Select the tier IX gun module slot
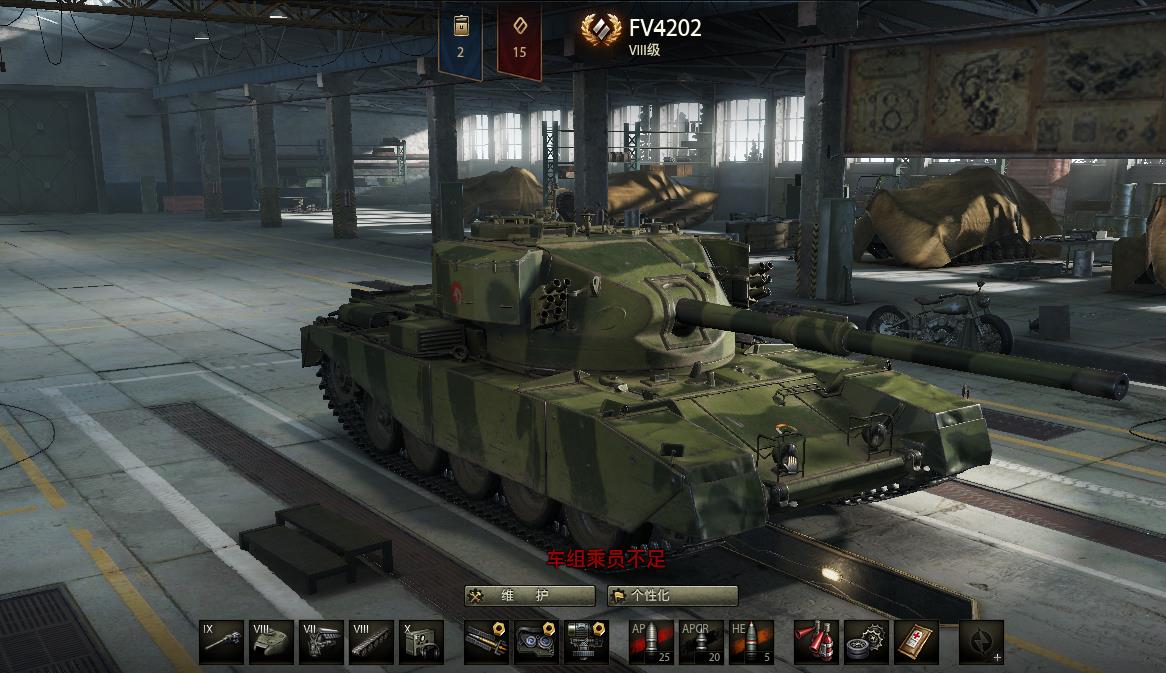1166x673 pixels. click(x=221, y=642)
